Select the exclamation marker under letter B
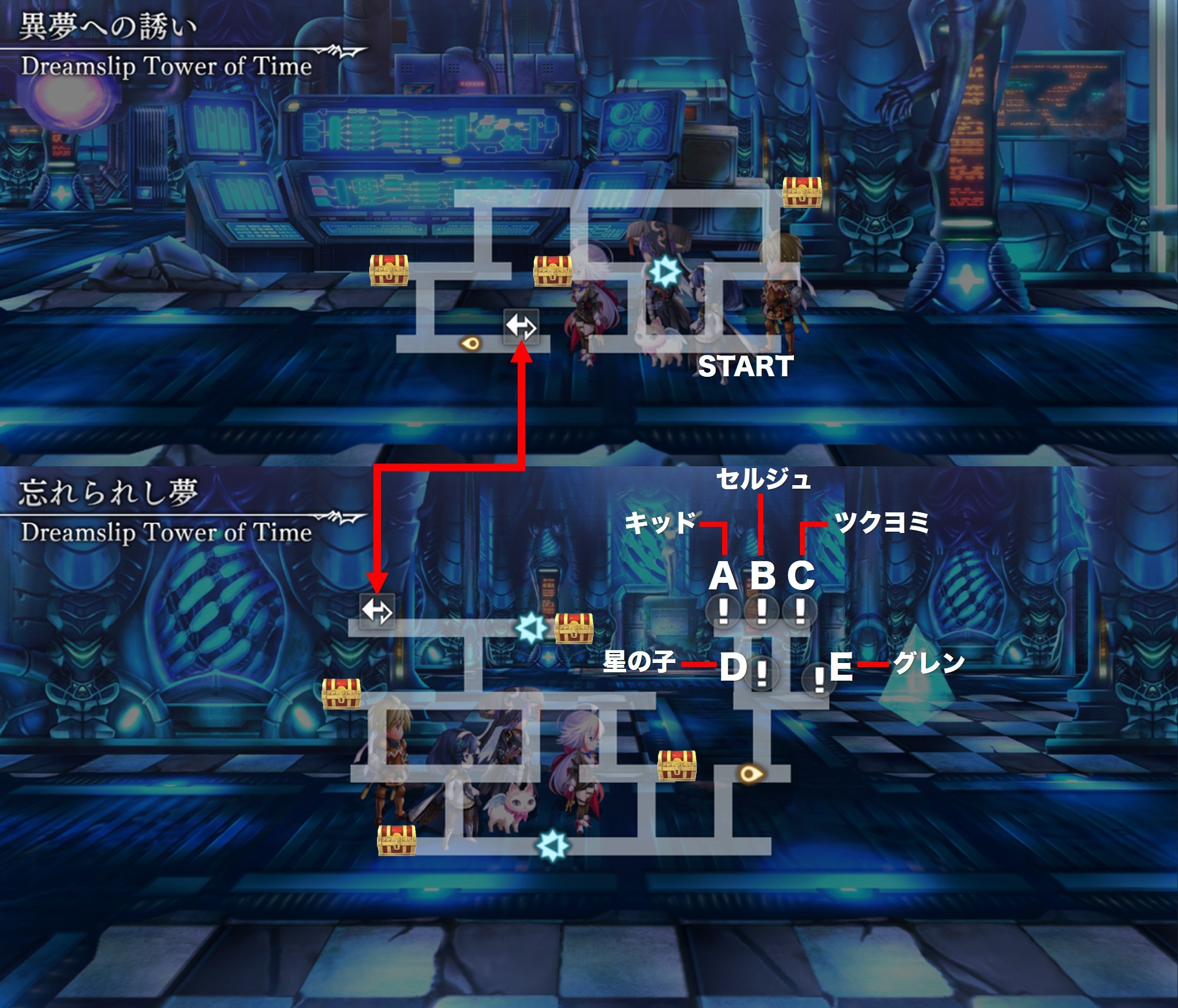This screenshot has width=1178, height=1008. click(762, 611)
